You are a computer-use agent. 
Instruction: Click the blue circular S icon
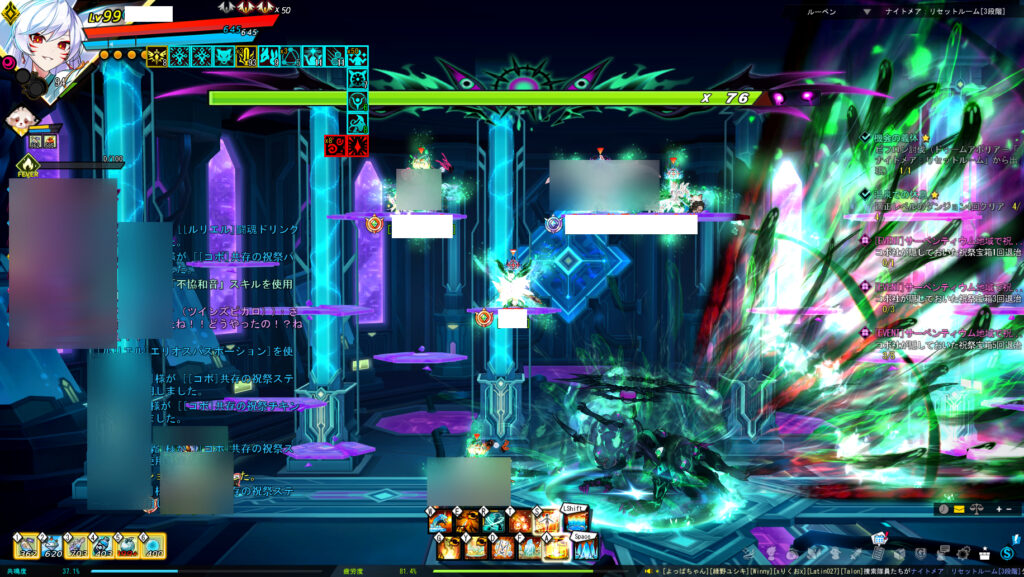pyautogui.click(x=1006, y=553)
